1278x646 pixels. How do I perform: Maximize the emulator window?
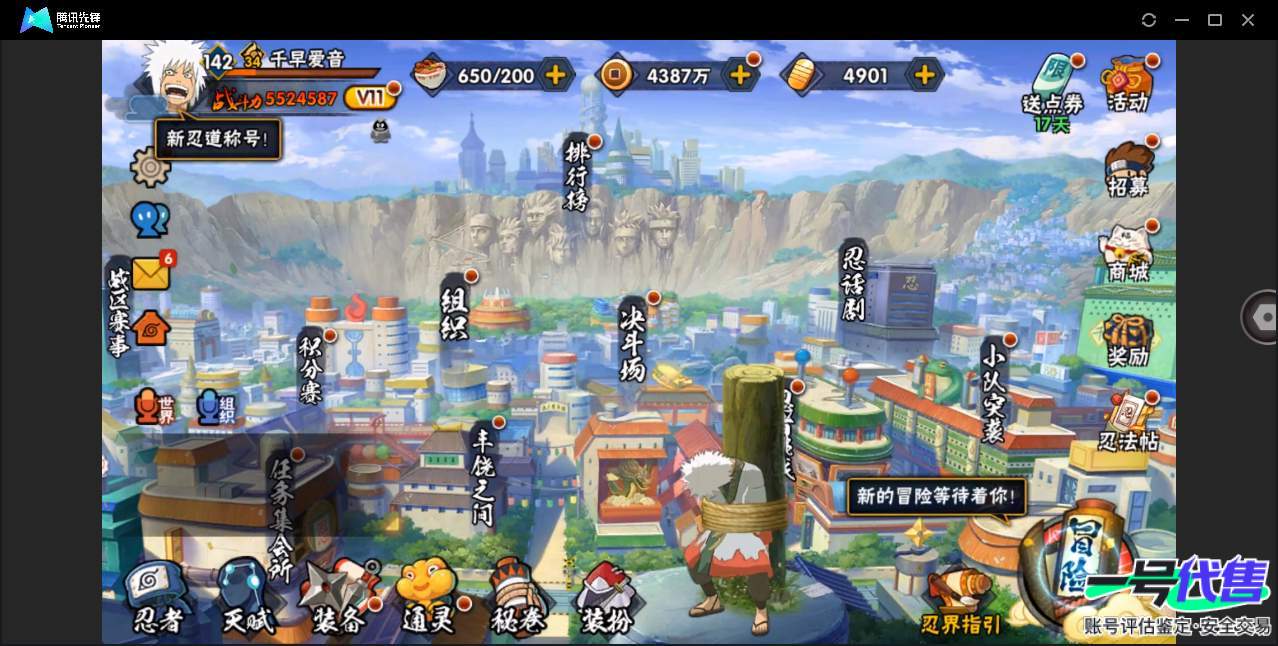click(1215, 20)
